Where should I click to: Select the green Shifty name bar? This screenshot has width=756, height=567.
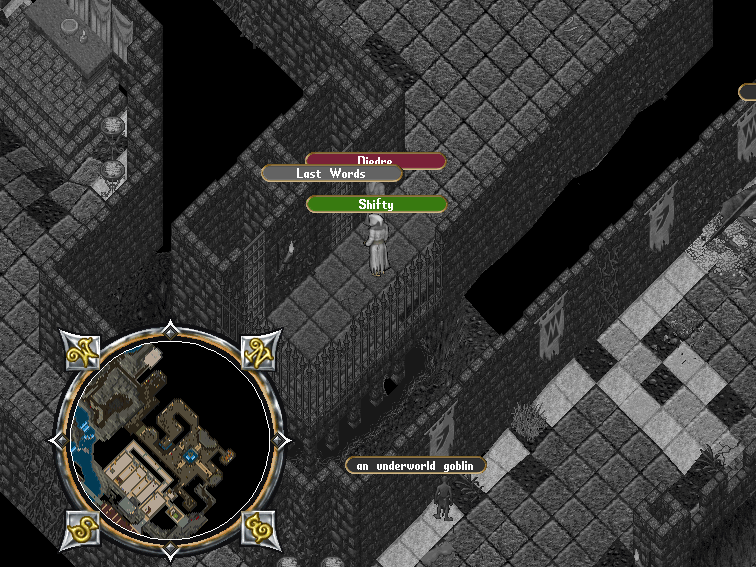coord(376,205)
